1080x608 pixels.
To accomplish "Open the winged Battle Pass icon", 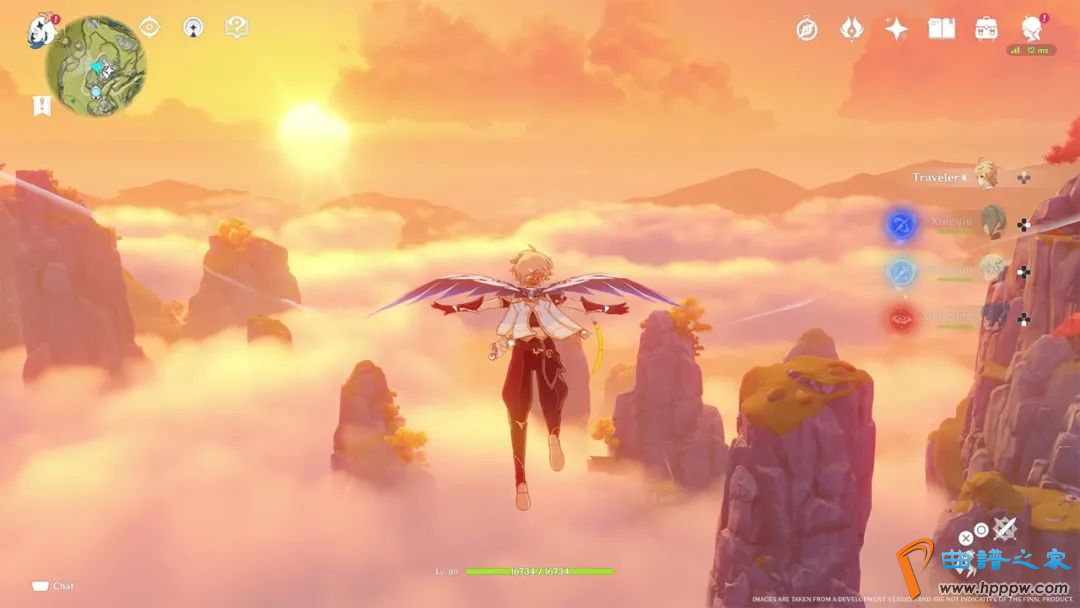I will [851, 29].
